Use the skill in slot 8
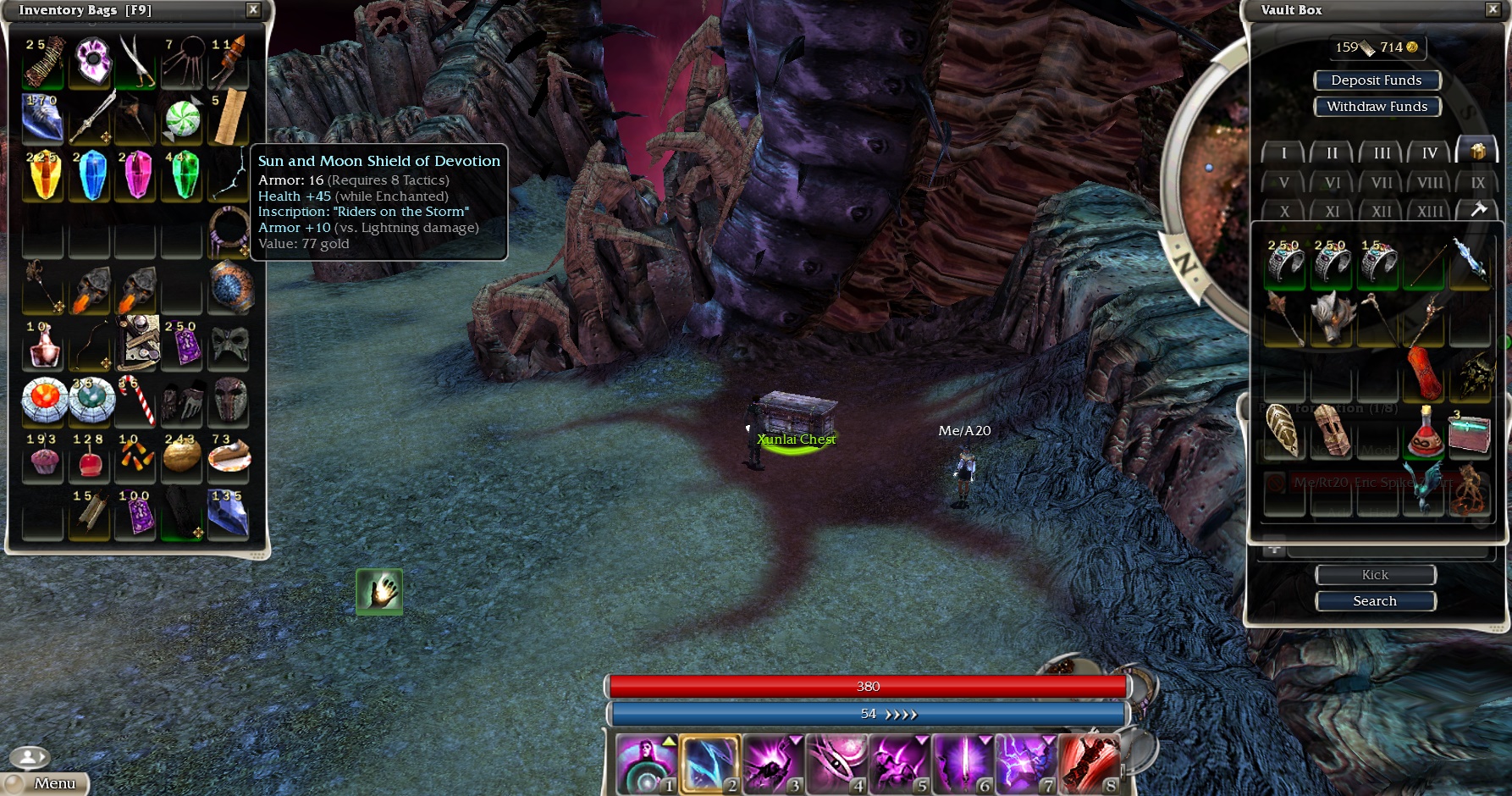The height and width of the screenshot is (796, 1512). [1090, 764]
